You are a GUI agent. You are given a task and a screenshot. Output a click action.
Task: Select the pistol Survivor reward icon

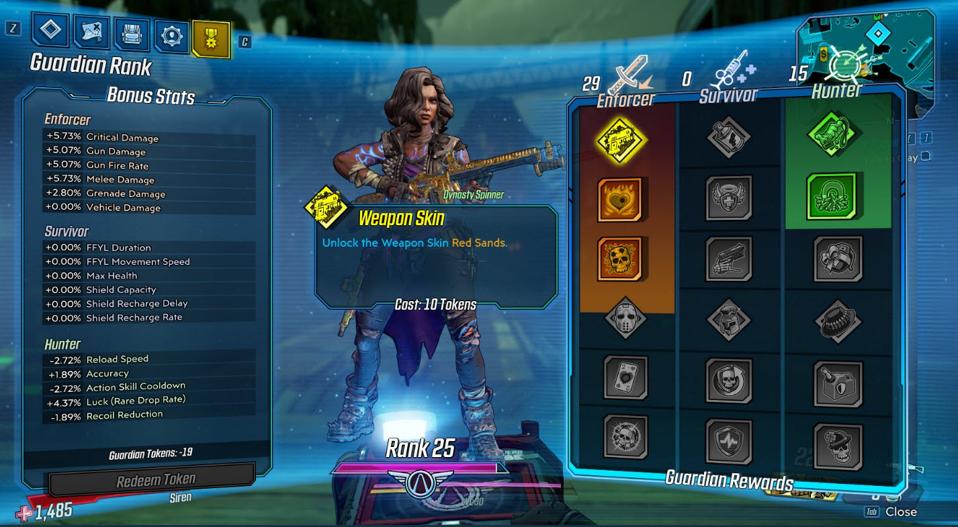tap(729, 258)
